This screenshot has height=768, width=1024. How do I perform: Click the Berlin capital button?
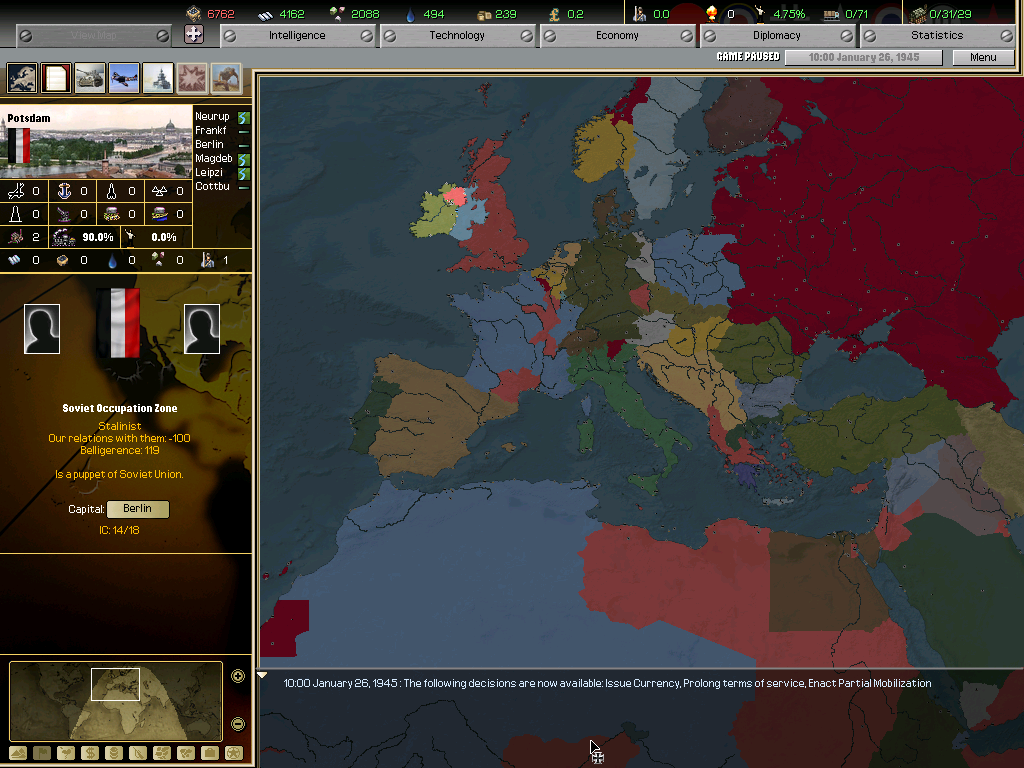point(137,509)
